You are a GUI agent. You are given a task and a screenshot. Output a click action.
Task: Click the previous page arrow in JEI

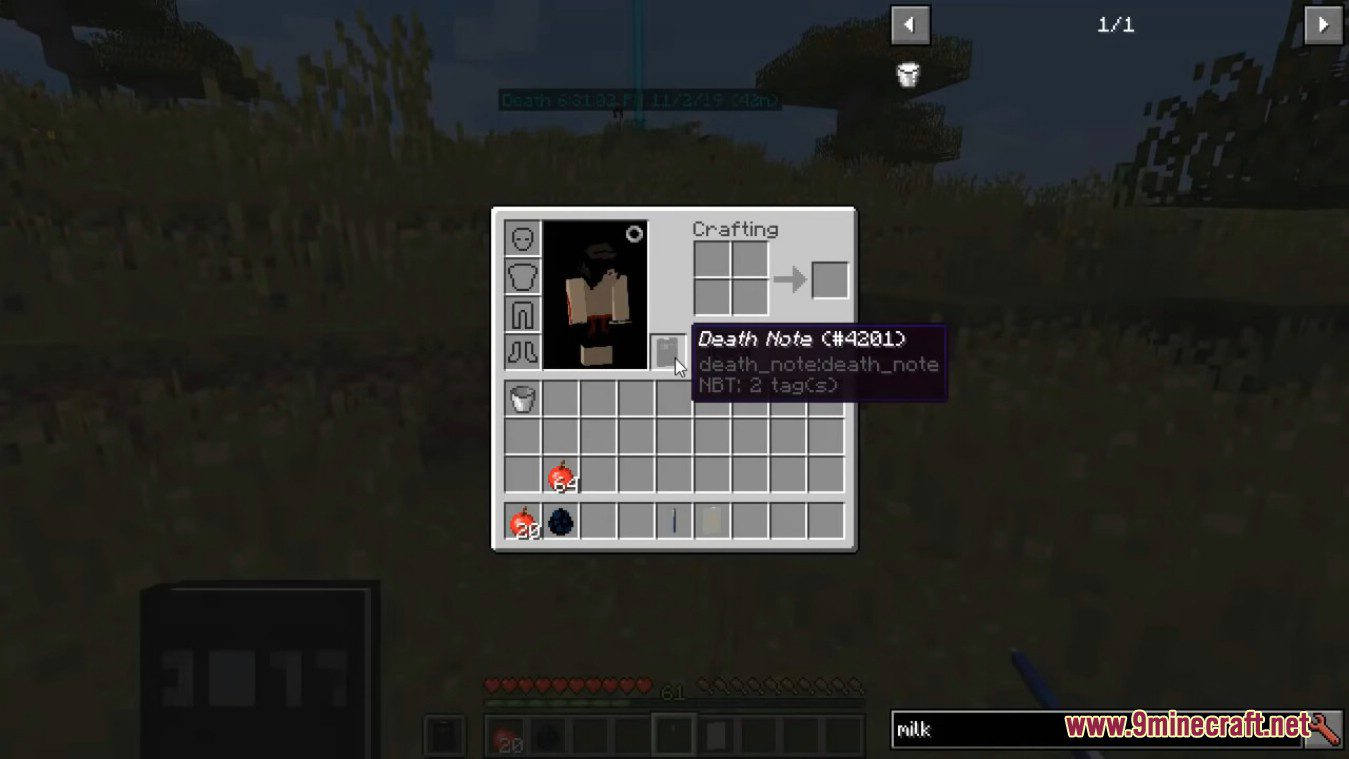coord(909,25)
